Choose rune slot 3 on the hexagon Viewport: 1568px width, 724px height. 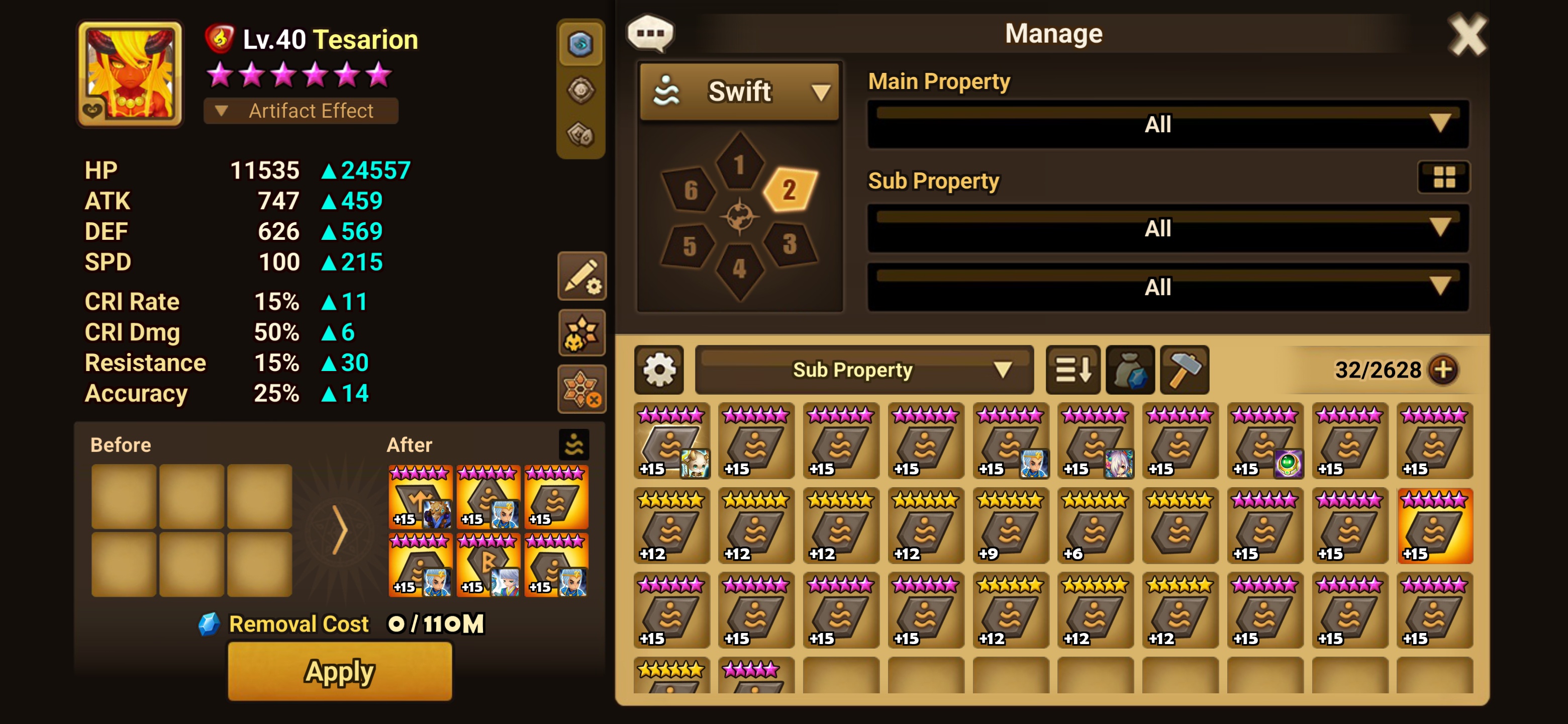(x=790, y=244)
